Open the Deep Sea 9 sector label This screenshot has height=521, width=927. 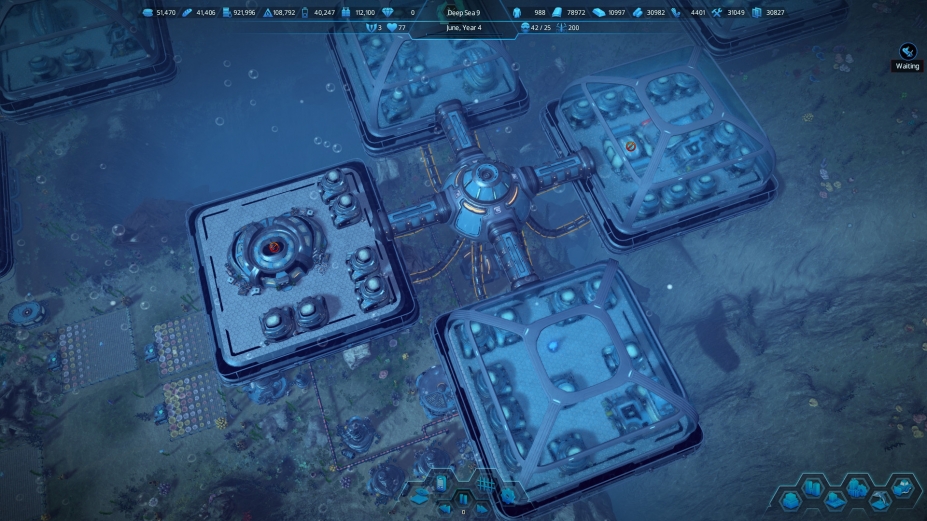point(463,12)
